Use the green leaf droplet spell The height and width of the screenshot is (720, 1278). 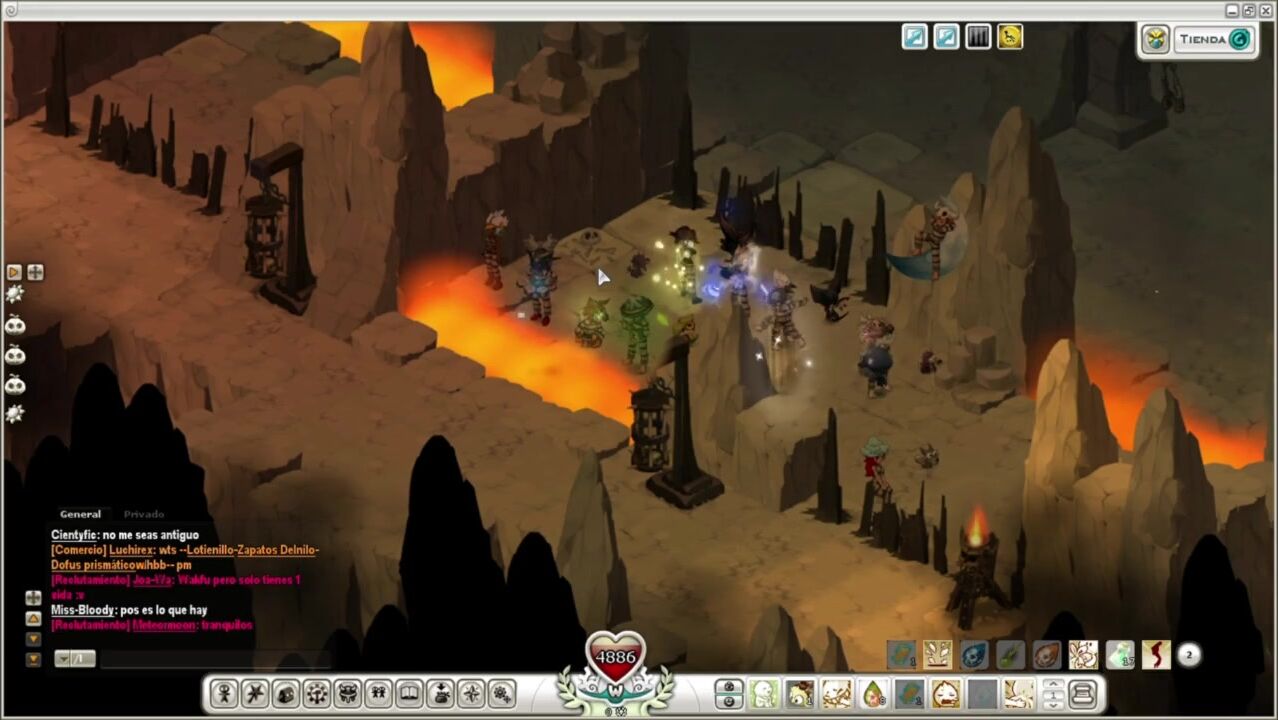point(873,694)
